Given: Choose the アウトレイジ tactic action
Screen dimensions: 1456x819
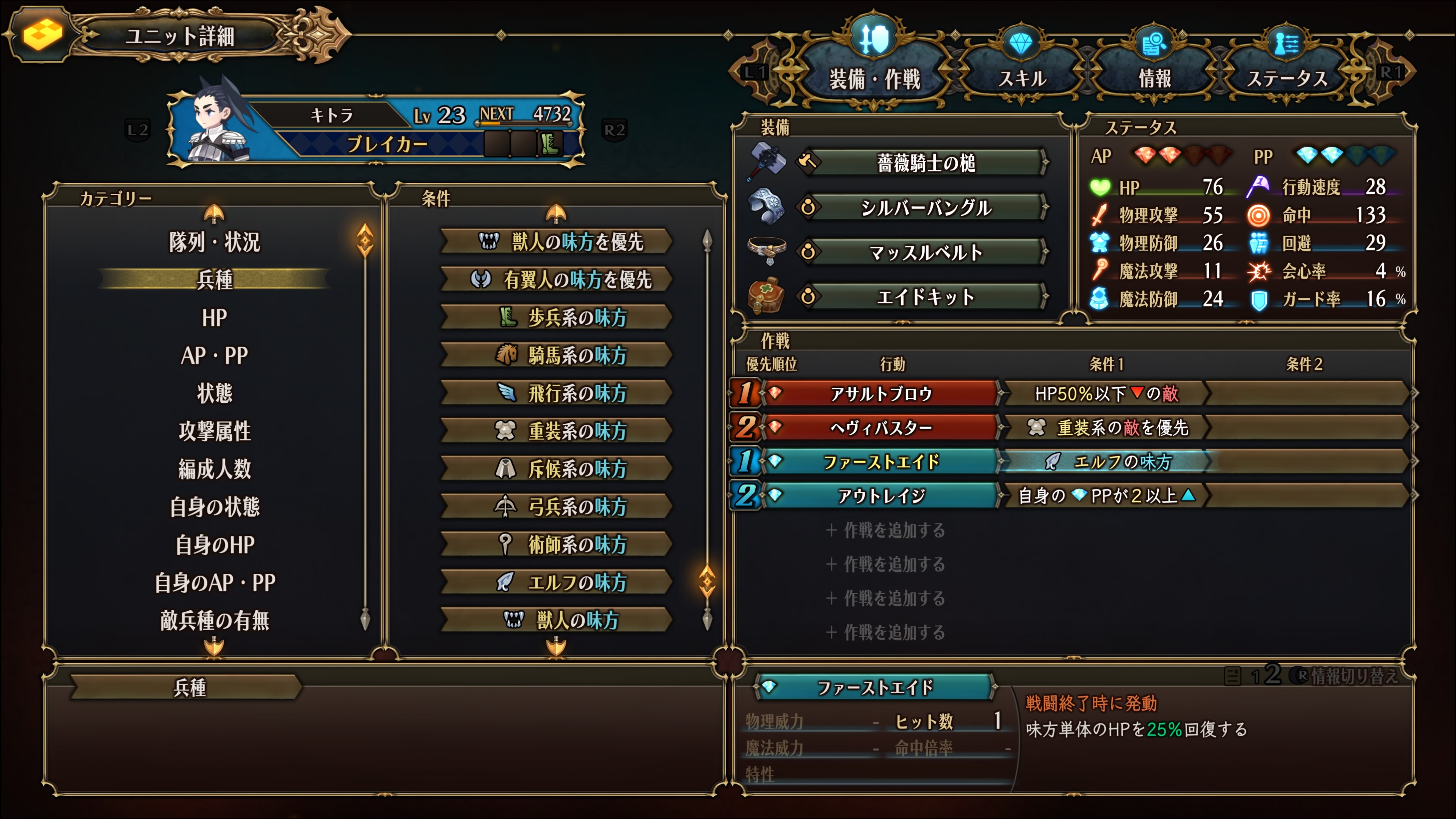Looking at the screenshot, I should click(x=880, y=496).
